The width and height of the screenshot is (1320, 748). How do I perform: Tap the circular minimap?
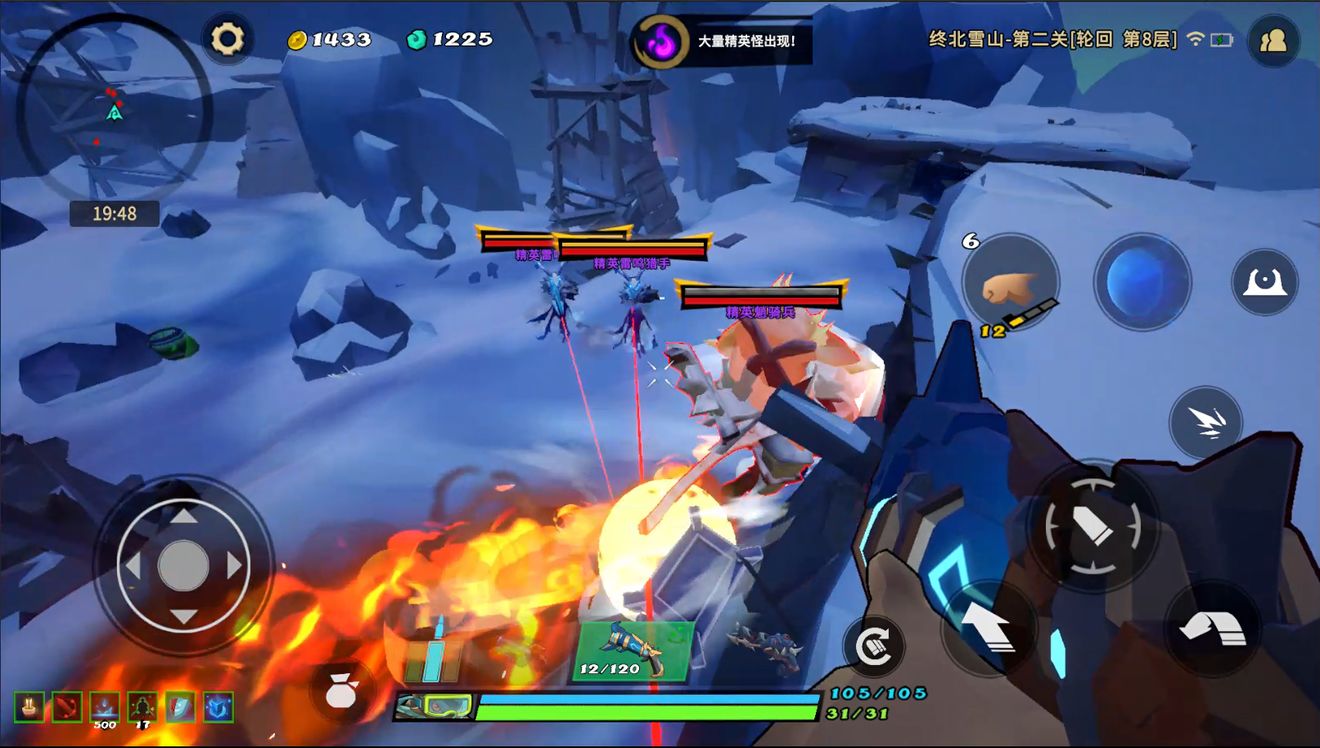pyautogui.click(x=115, y=110)
